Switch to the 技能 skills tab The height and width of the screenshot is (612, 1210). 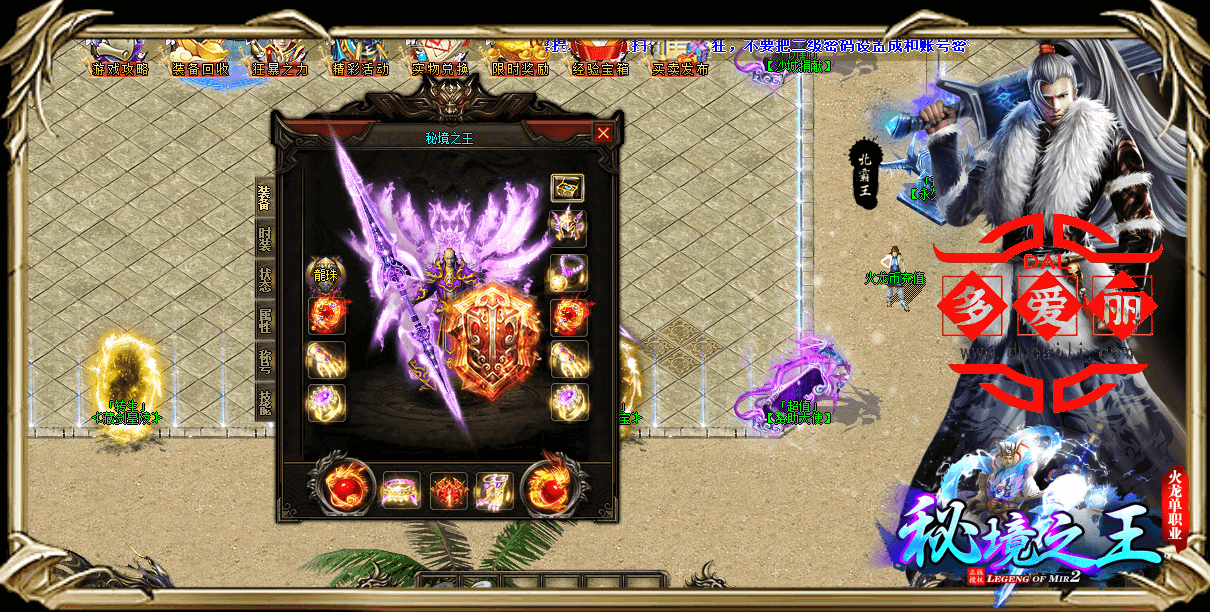(264, 401)
